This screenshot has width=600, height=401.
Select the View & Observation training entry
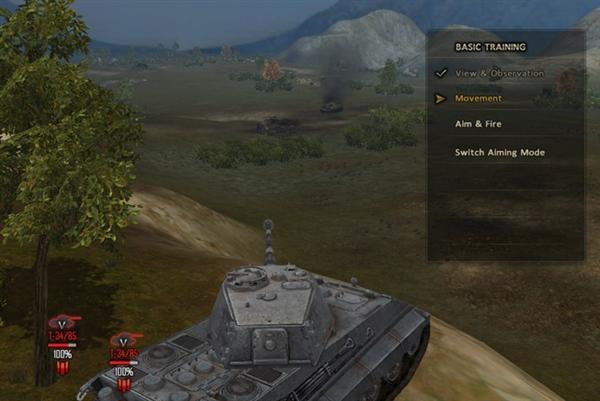point(498,73)
